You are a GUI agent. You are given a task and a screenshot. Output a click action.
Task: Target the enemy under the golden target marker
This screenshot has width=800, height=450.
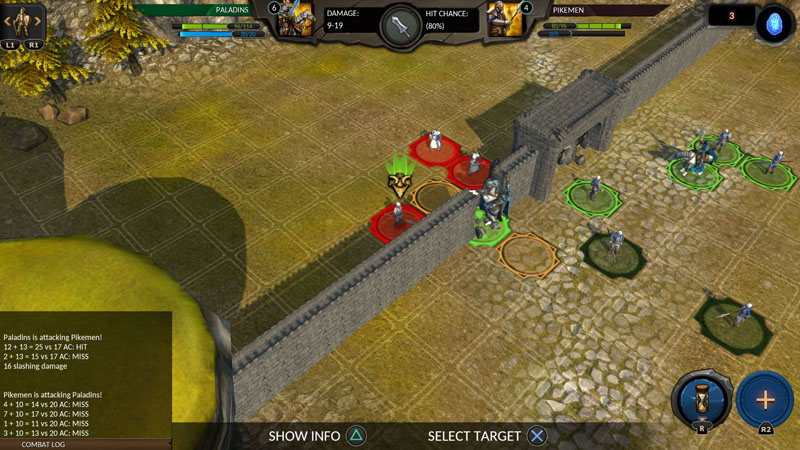(x=397, y=215)
